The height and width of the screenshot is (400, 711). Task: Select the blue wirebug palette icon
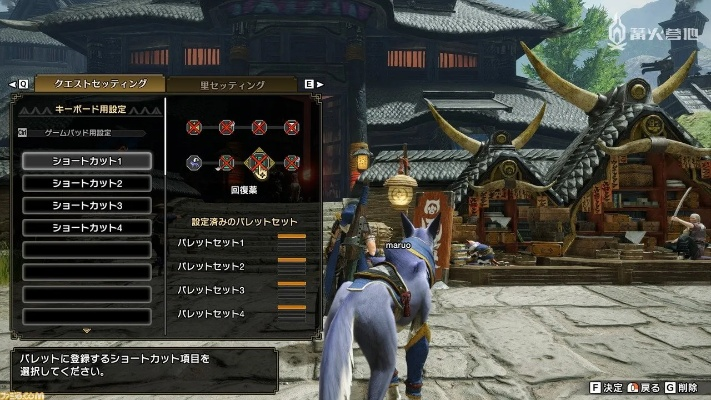pyautogui.click(x=195, y=162)
